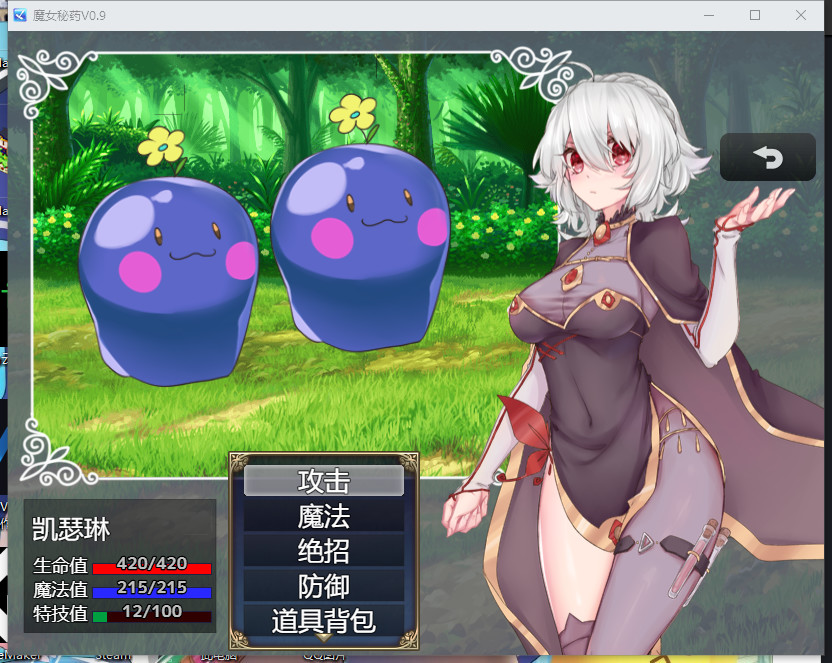Viewport: 832px width, 663px height.
Task: Close the game window
Action: click(x=801, y=15)
